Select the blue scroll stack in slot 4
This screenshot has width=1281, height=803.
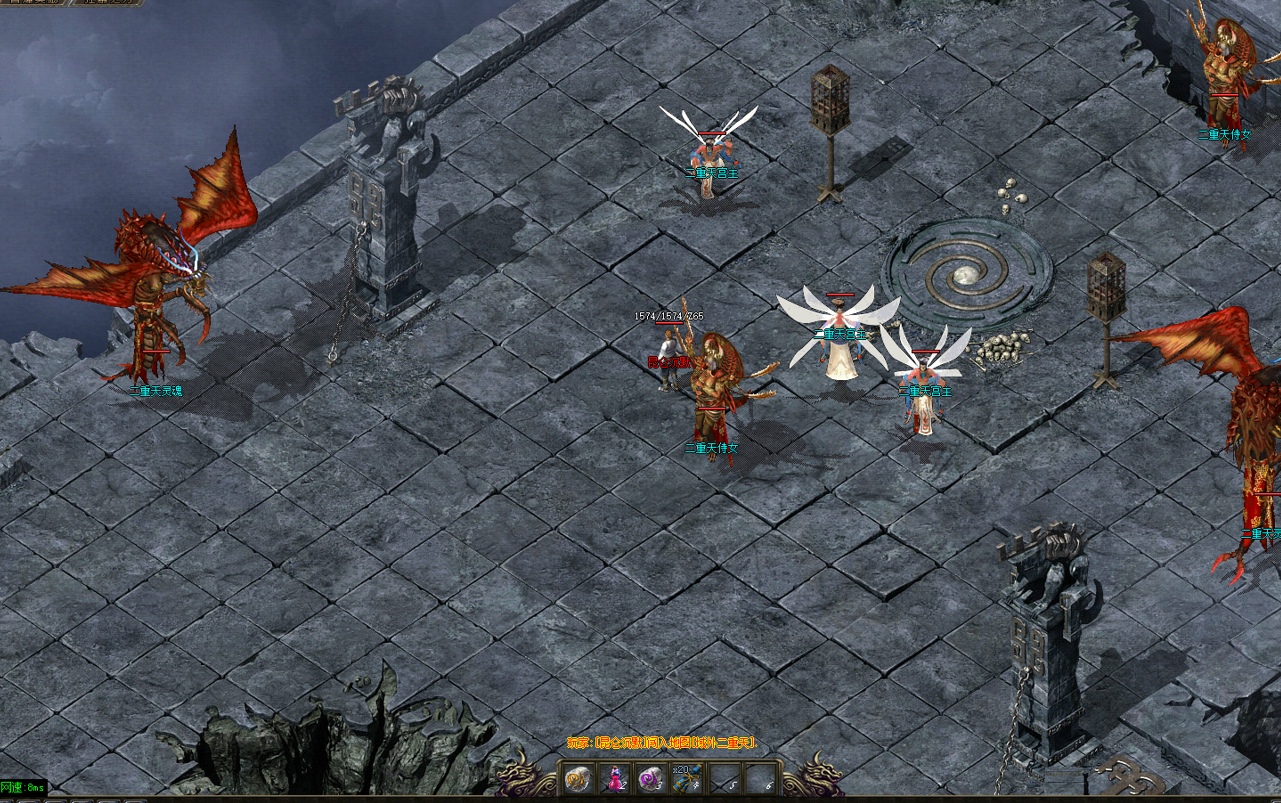[x=688, y=778]
